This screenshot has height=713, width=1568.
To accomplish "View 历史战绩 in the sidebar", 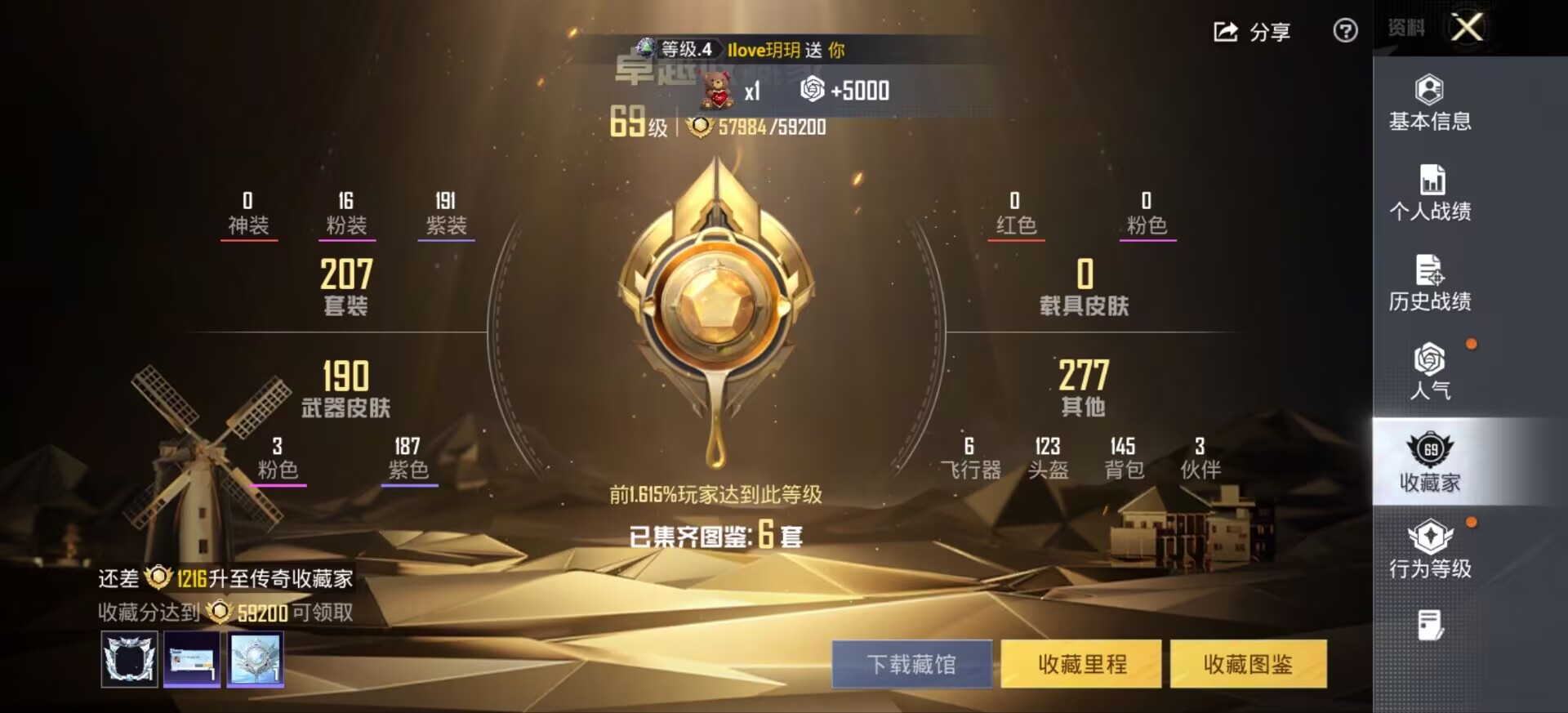I will 1429,284.
